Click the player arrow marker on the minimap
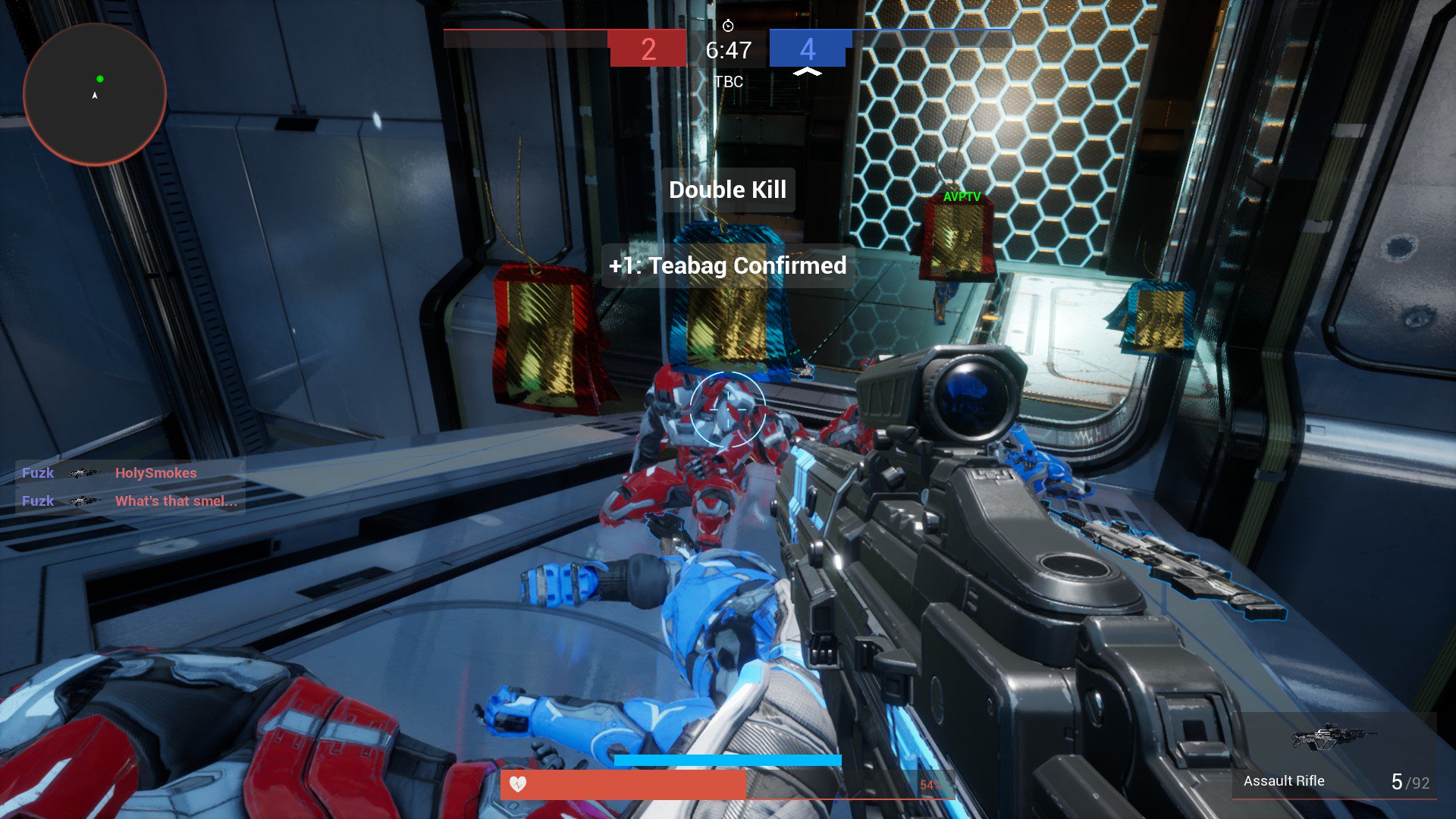 (94, 96)
